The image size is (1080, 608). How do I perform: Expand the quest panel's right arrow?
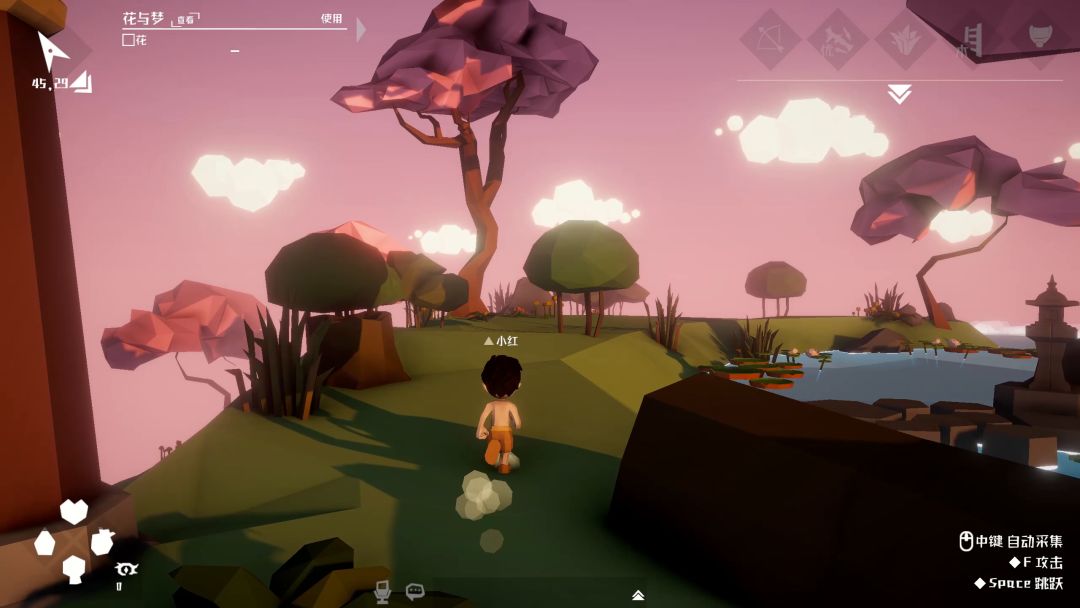[x=361, y=29]
